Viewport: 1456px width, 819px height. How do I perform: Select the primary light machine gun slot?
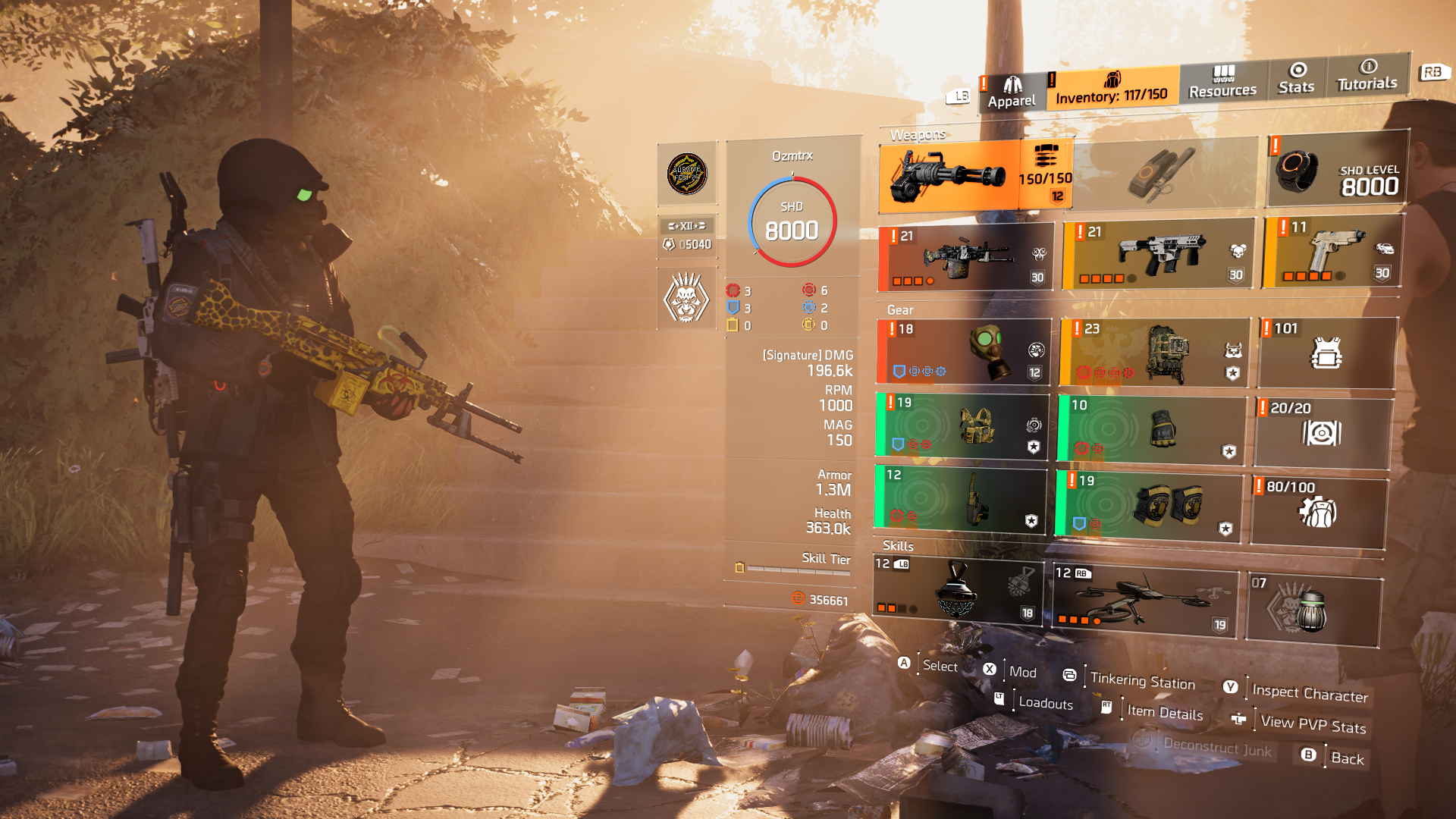click(965, 258)
